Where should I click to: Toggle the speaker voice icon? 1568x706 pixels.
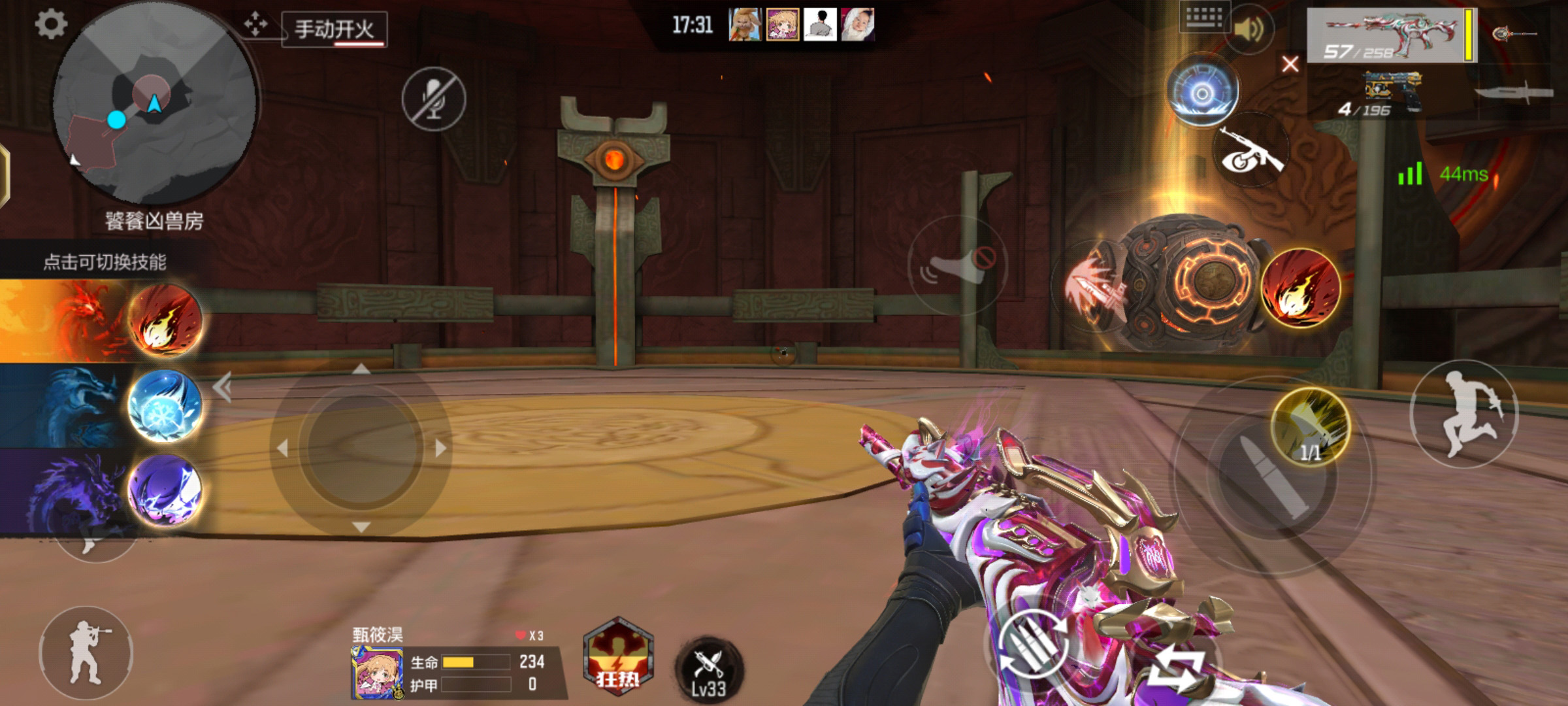(x=1249, y=30)
